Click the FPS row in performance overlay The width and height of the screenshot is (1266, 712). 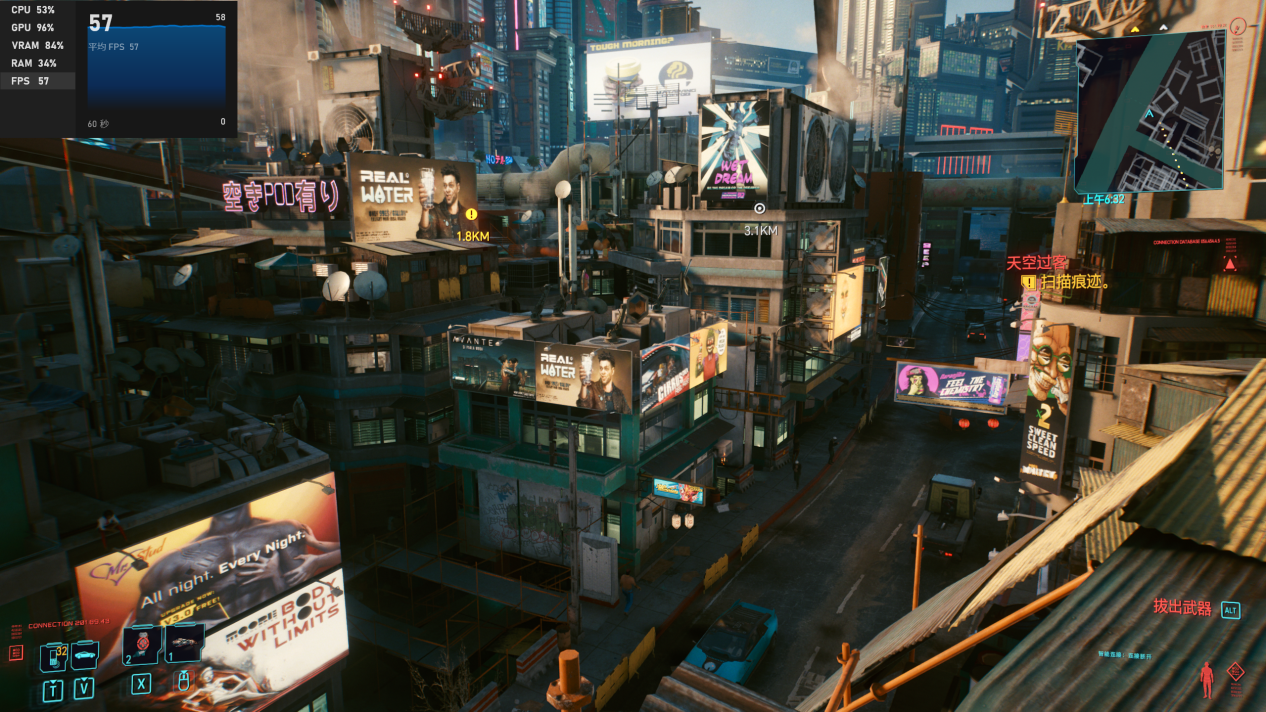pos(37,81)
